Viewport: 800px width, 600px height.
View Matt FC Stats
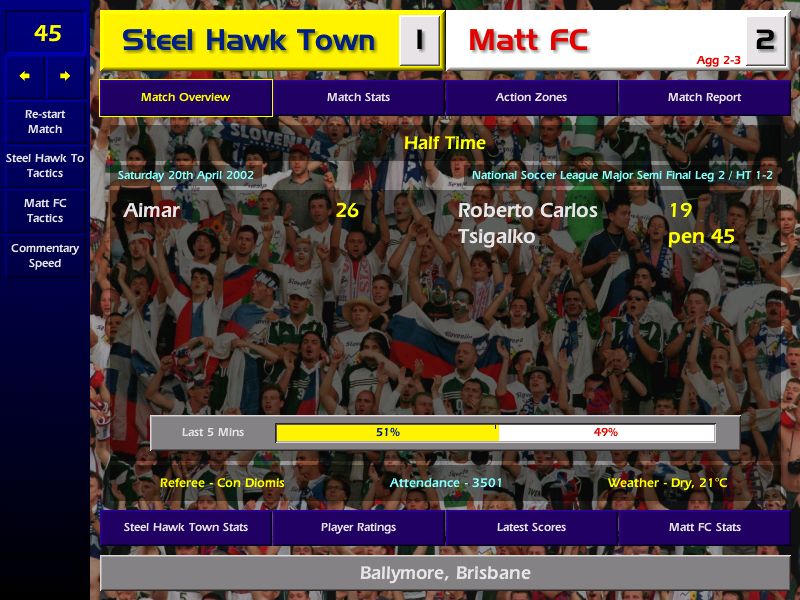[x=704, y=527]
